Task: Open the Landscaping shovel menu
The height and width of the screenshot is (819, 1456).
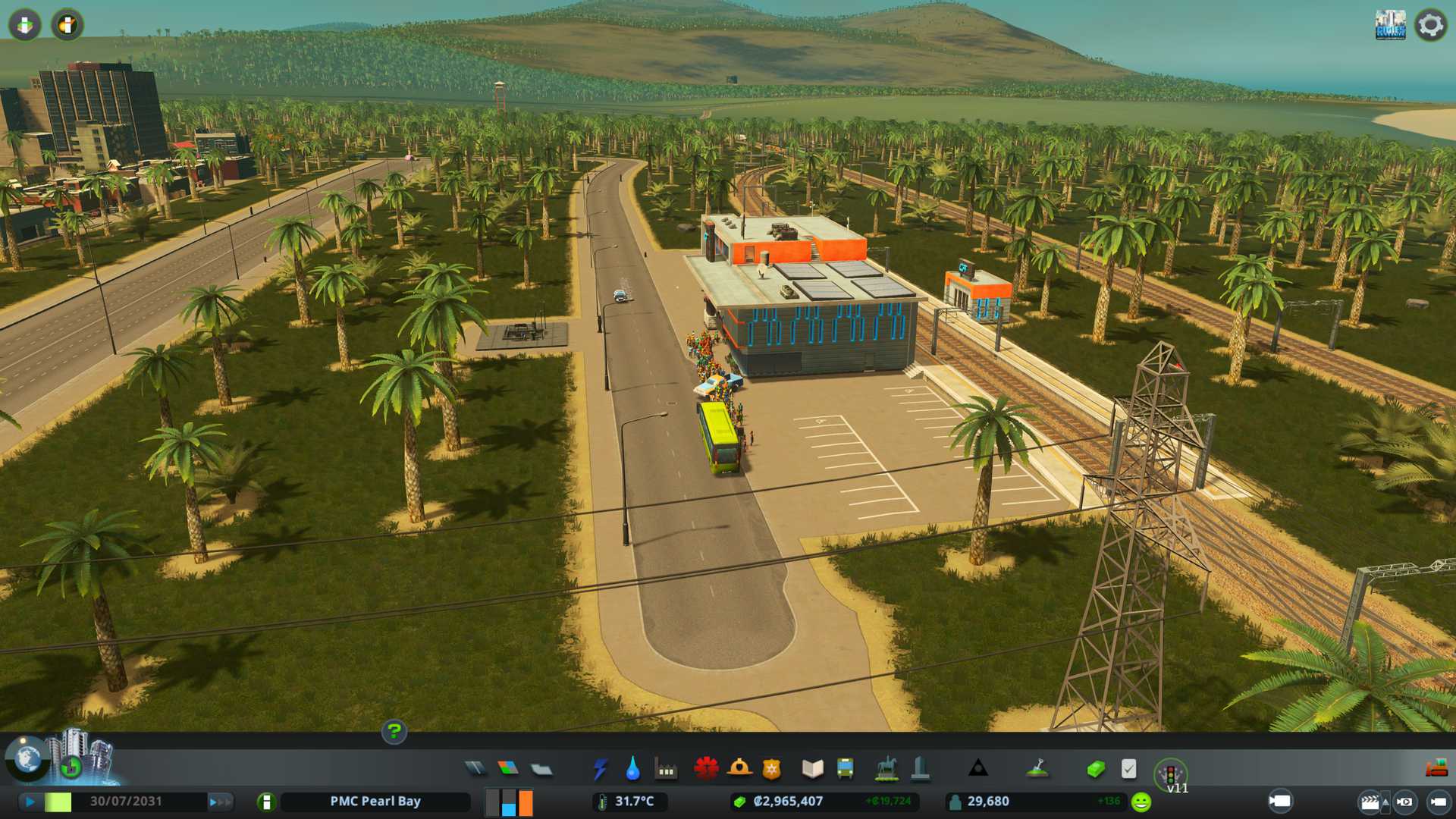Action: 1037,769
